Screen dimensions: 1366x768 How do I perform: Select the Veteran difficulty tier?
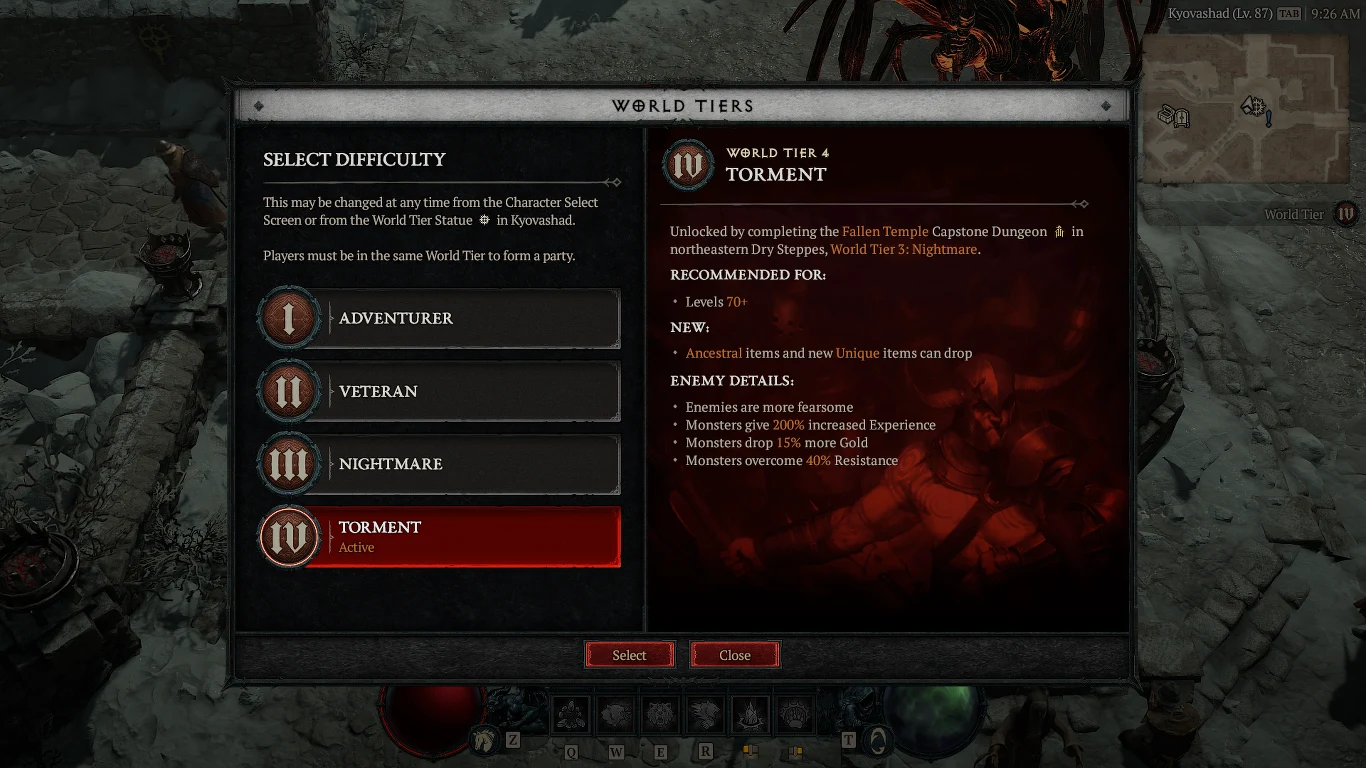pyautogui.click(x=438, y=391)
